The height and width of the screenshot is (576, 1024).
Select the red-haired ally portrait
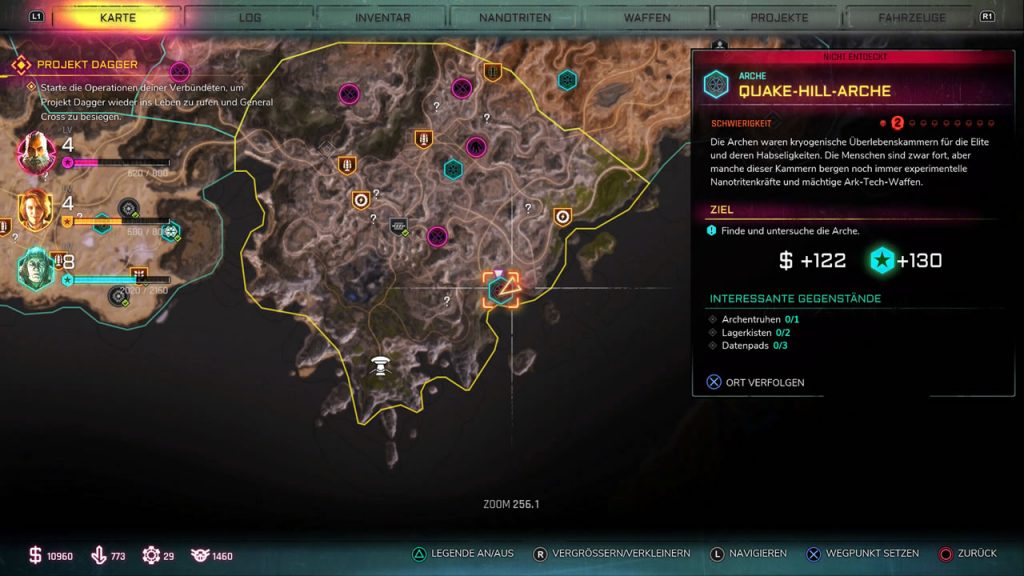pos(36,210)
